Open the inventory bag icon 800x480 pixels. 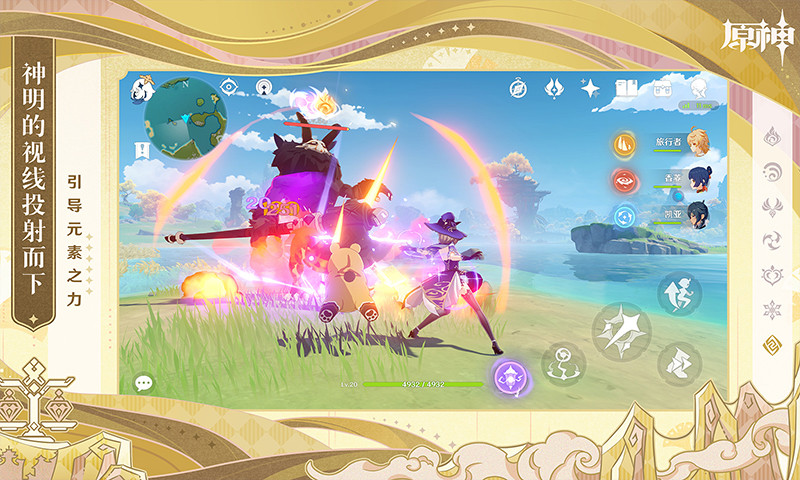pos(662,88)
